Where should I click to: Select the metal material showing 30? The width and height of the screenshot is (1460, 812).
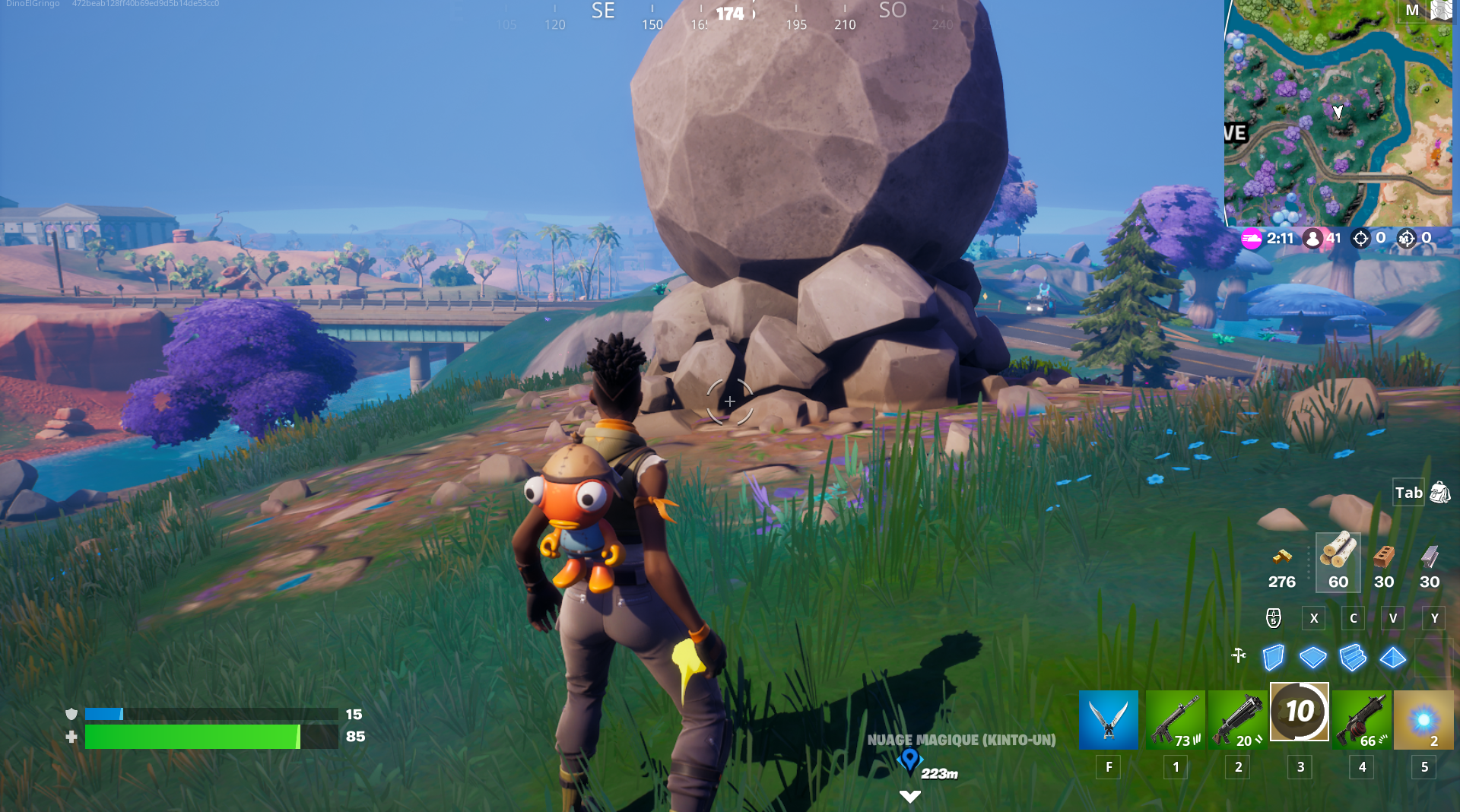(1428, 563)
